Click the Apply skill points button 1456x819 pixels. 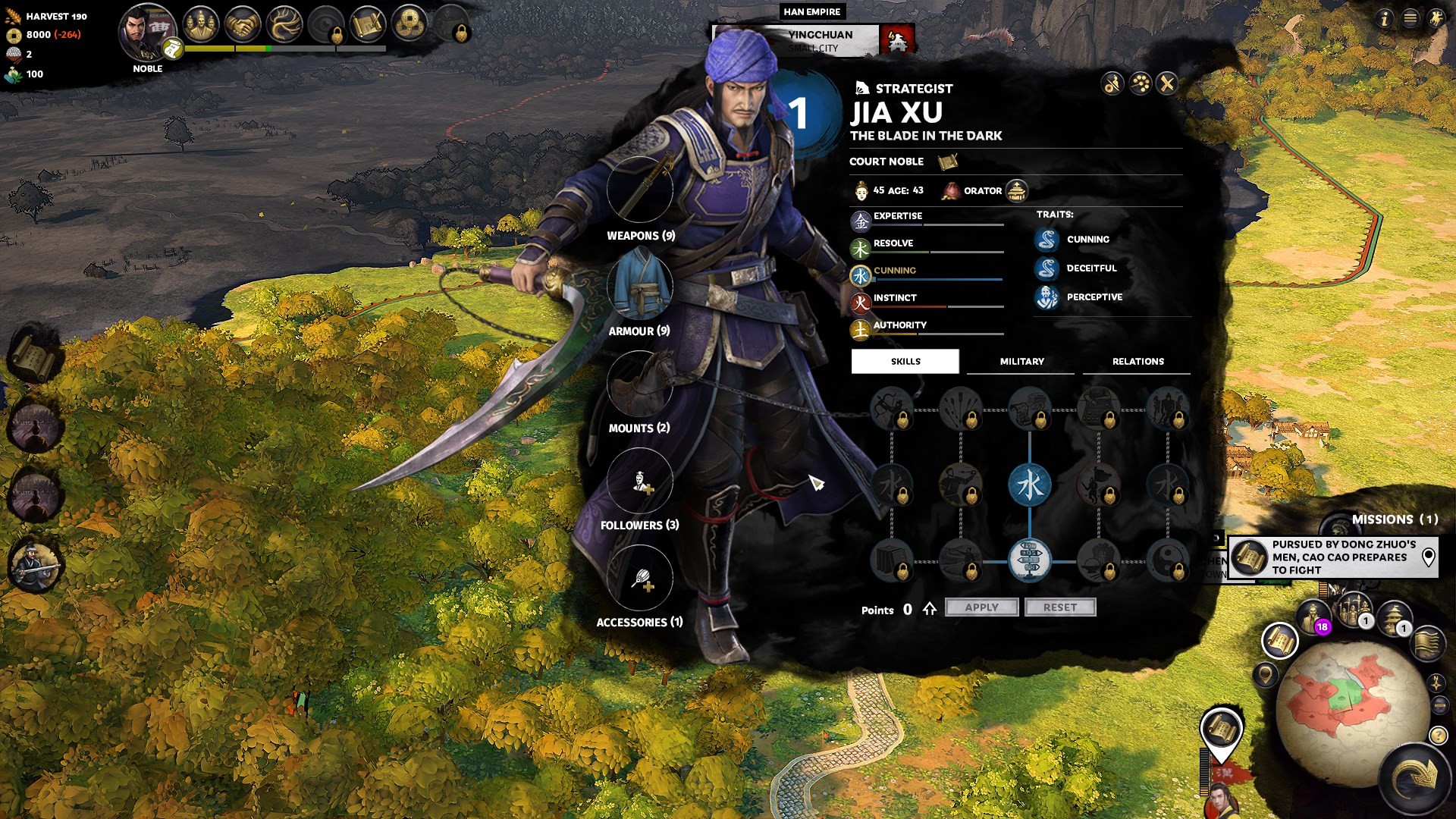click(981, 607)
